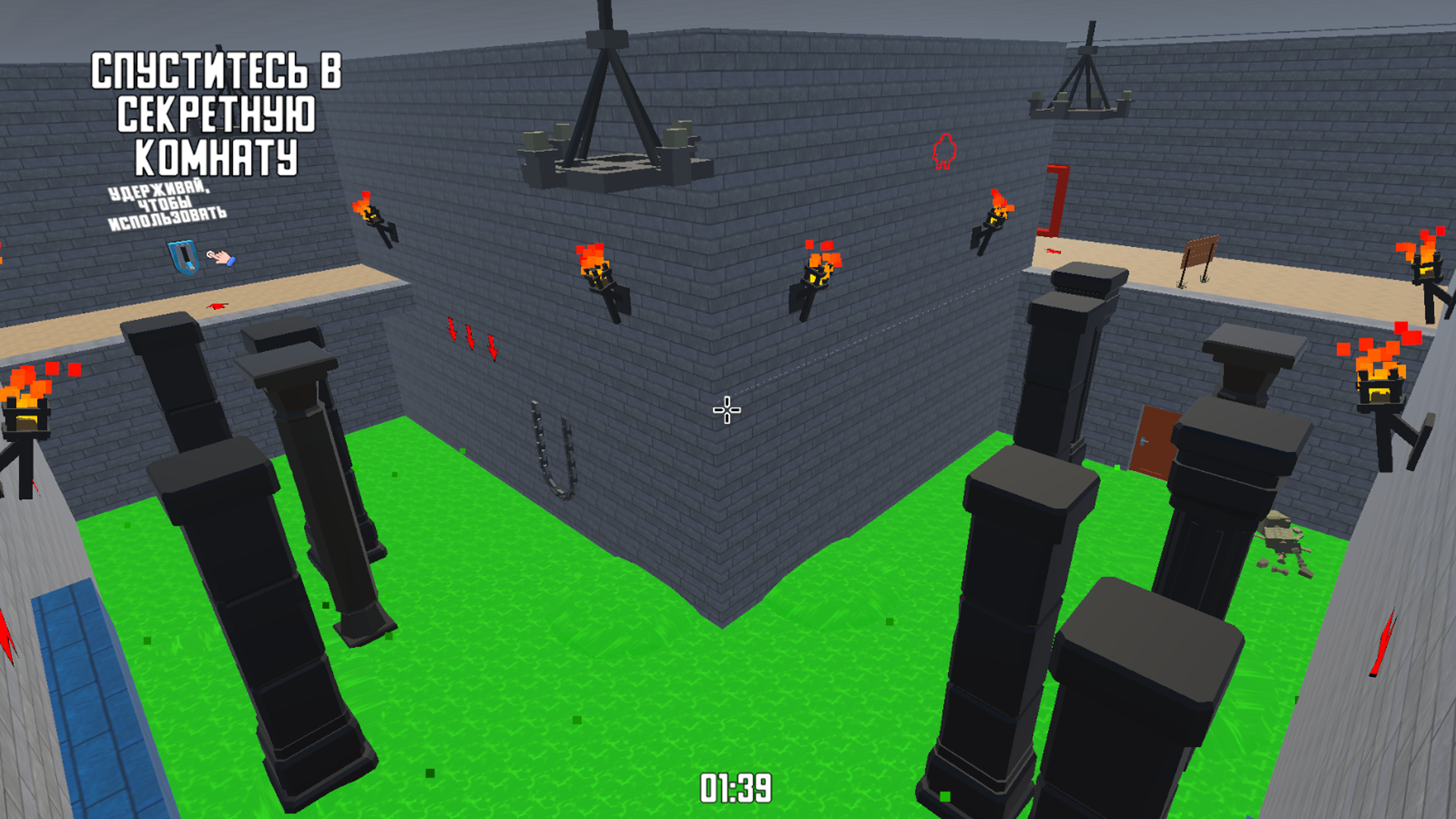Screen dimensions: 1456x819
Task: Click the crosshair in screen center
Action: click(726, 409)
